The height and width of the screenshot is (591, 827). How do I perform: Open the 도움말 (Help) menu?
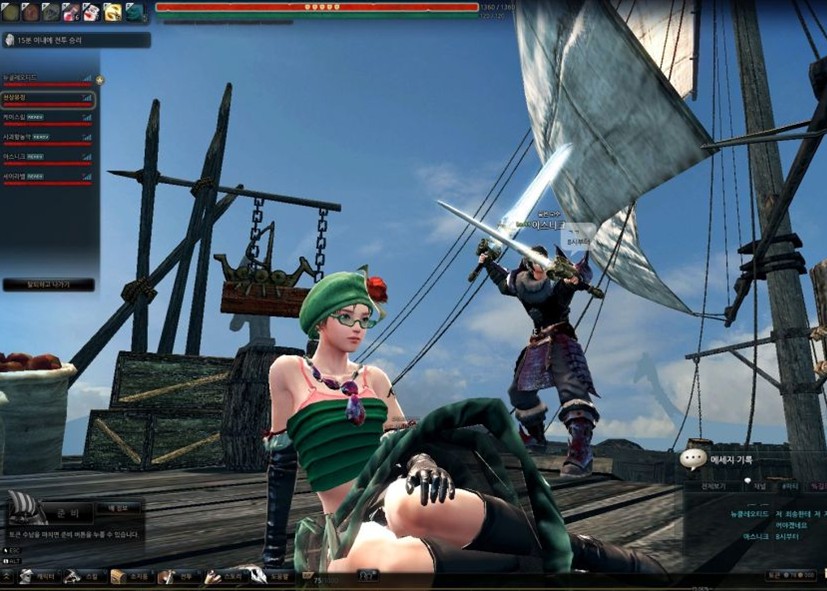tap(277, 577)
